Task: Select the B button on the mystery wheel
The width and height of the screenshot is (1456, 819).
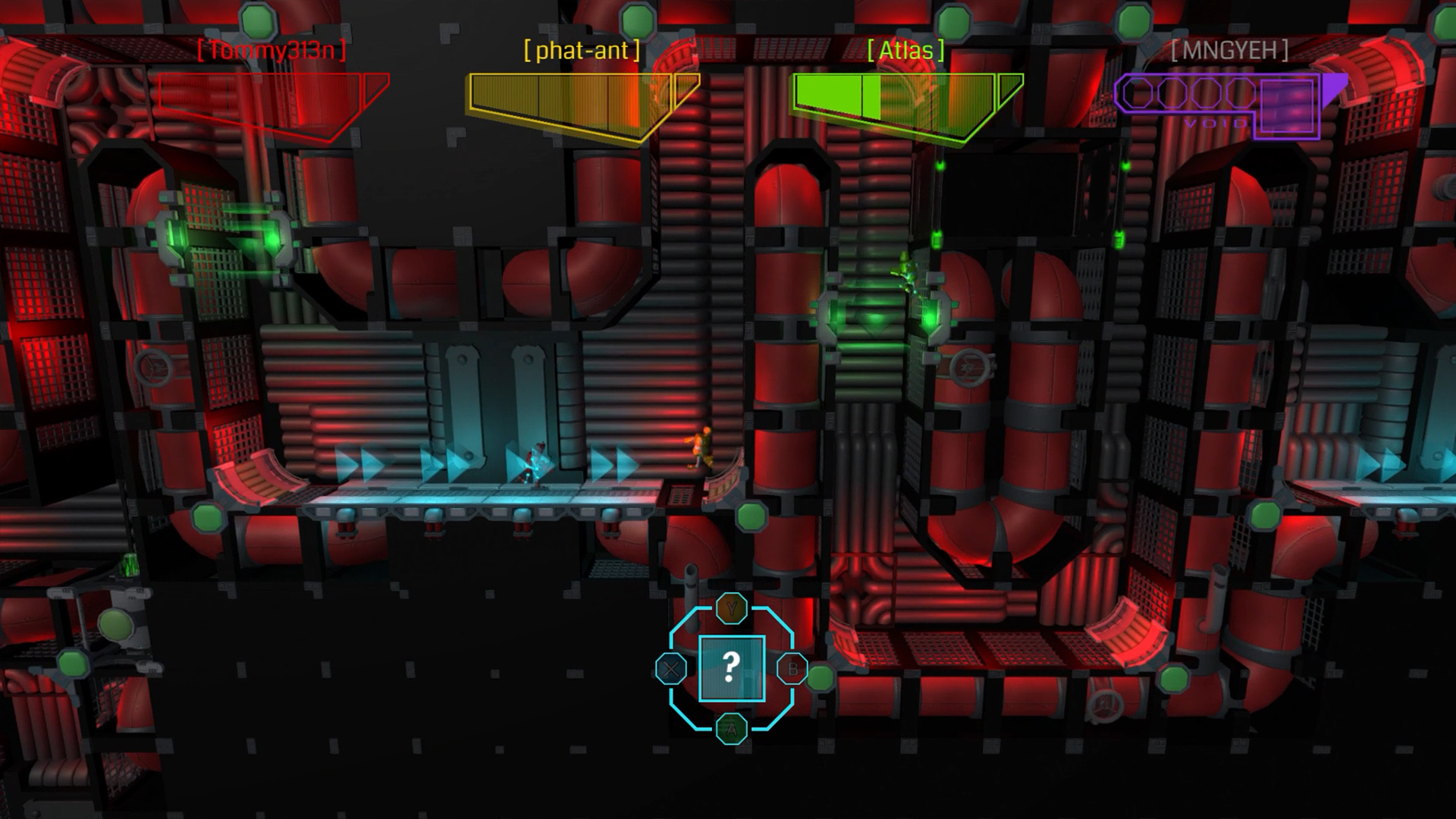Action: click(792, 669)
